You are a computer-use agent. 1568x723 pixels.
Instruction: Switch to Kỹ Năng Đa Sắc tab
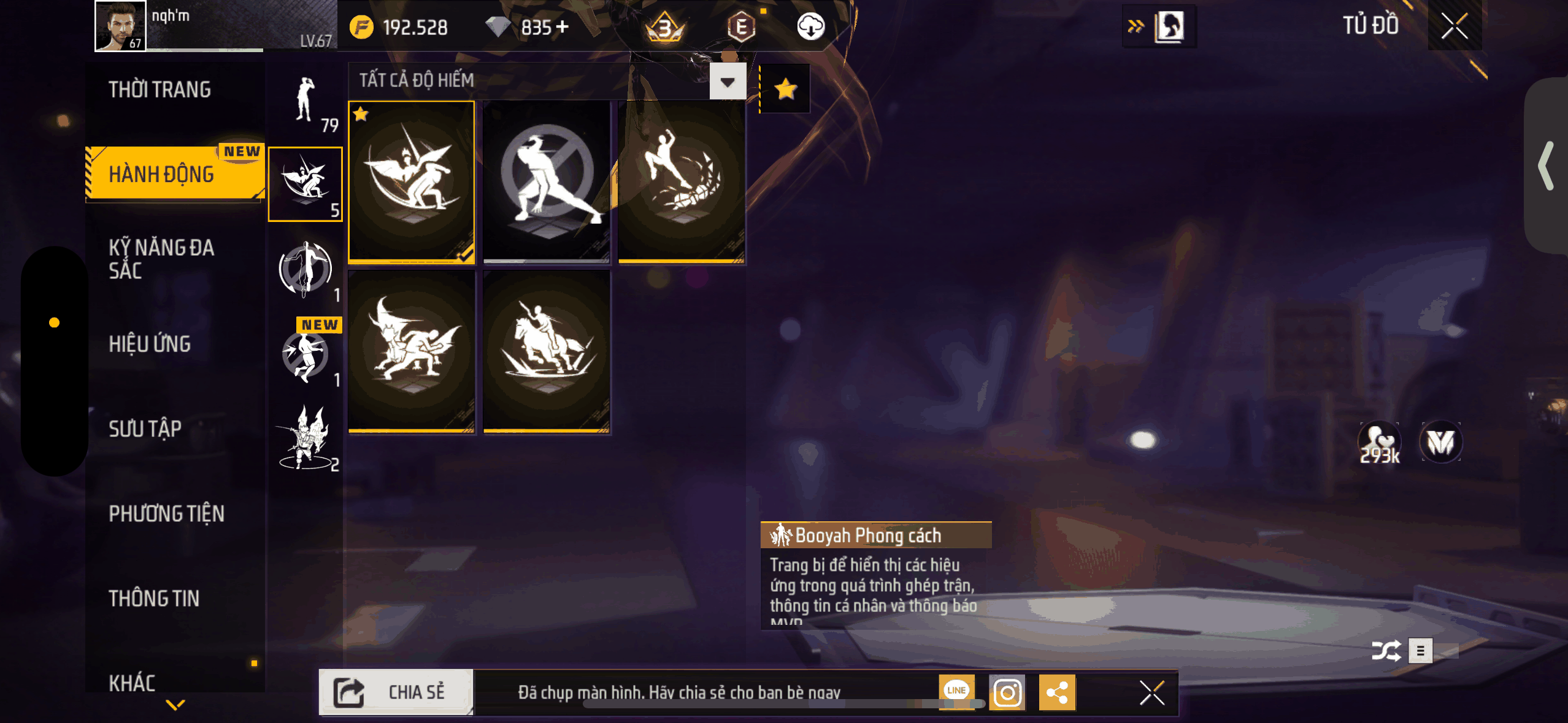click(161, 259)
